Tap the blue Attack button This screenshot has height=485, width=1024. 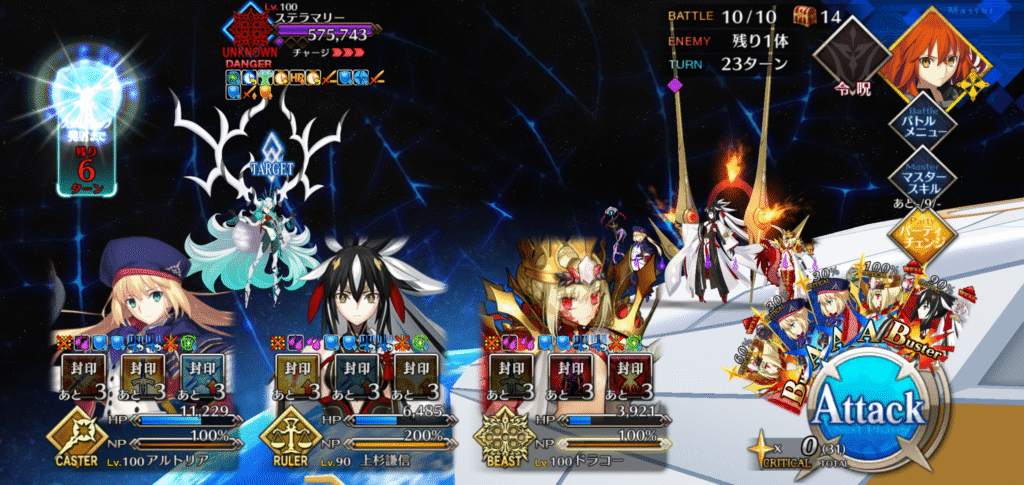pyautogui.click(x=868, y=408)
